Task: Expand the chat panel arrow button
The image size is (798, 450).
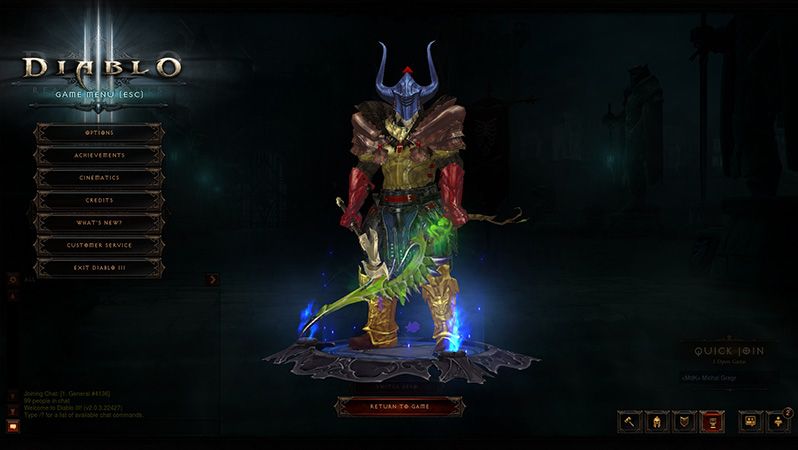Action: click(212, 280)
